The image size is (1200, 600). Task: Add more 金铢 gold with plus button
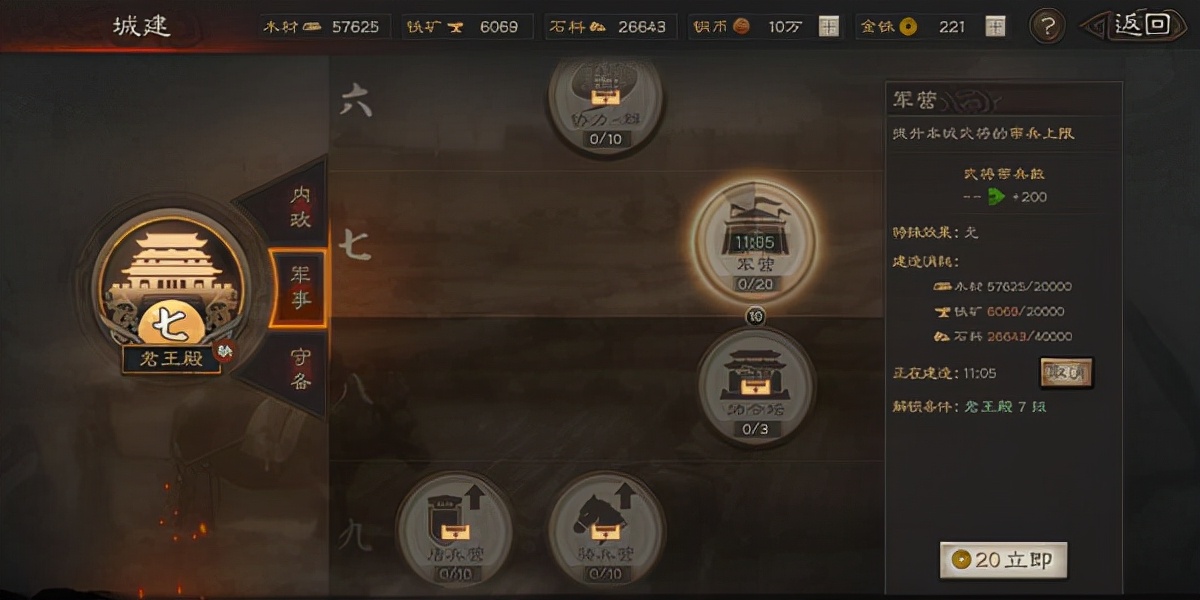995,27
